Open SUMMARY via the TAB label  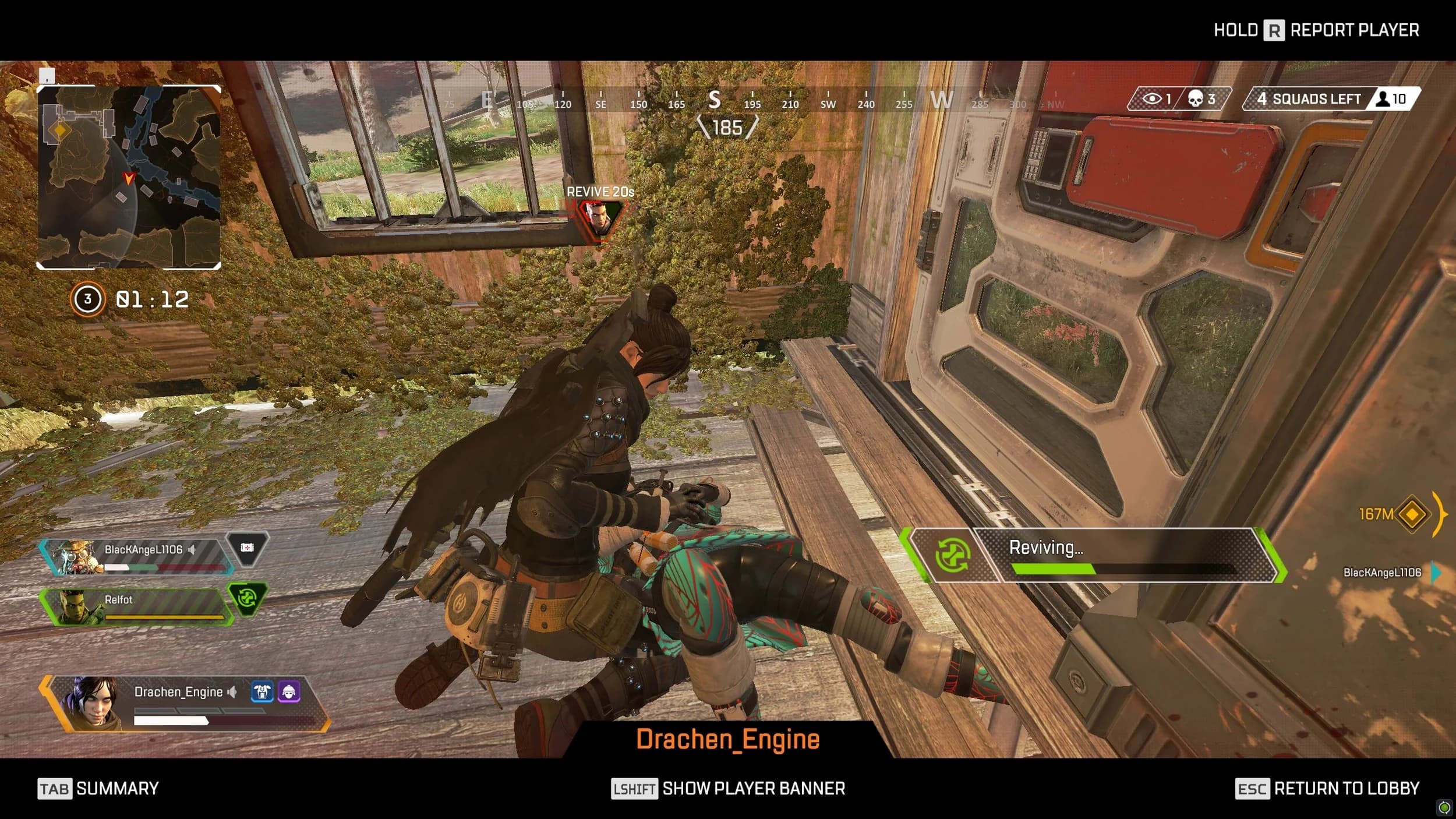[55, 788]
